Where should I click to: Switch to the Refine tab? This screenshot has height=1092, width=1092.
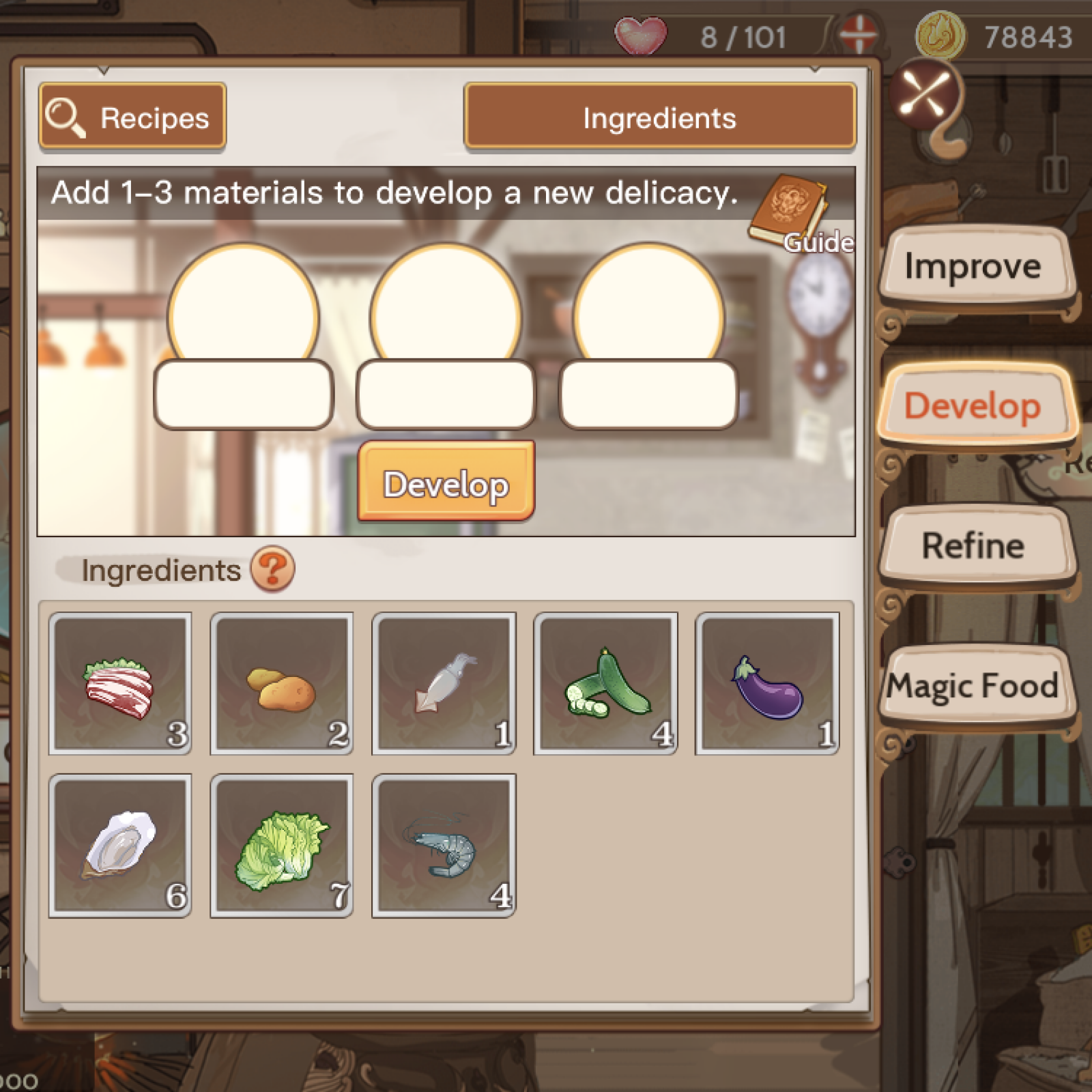pos(973,546)
